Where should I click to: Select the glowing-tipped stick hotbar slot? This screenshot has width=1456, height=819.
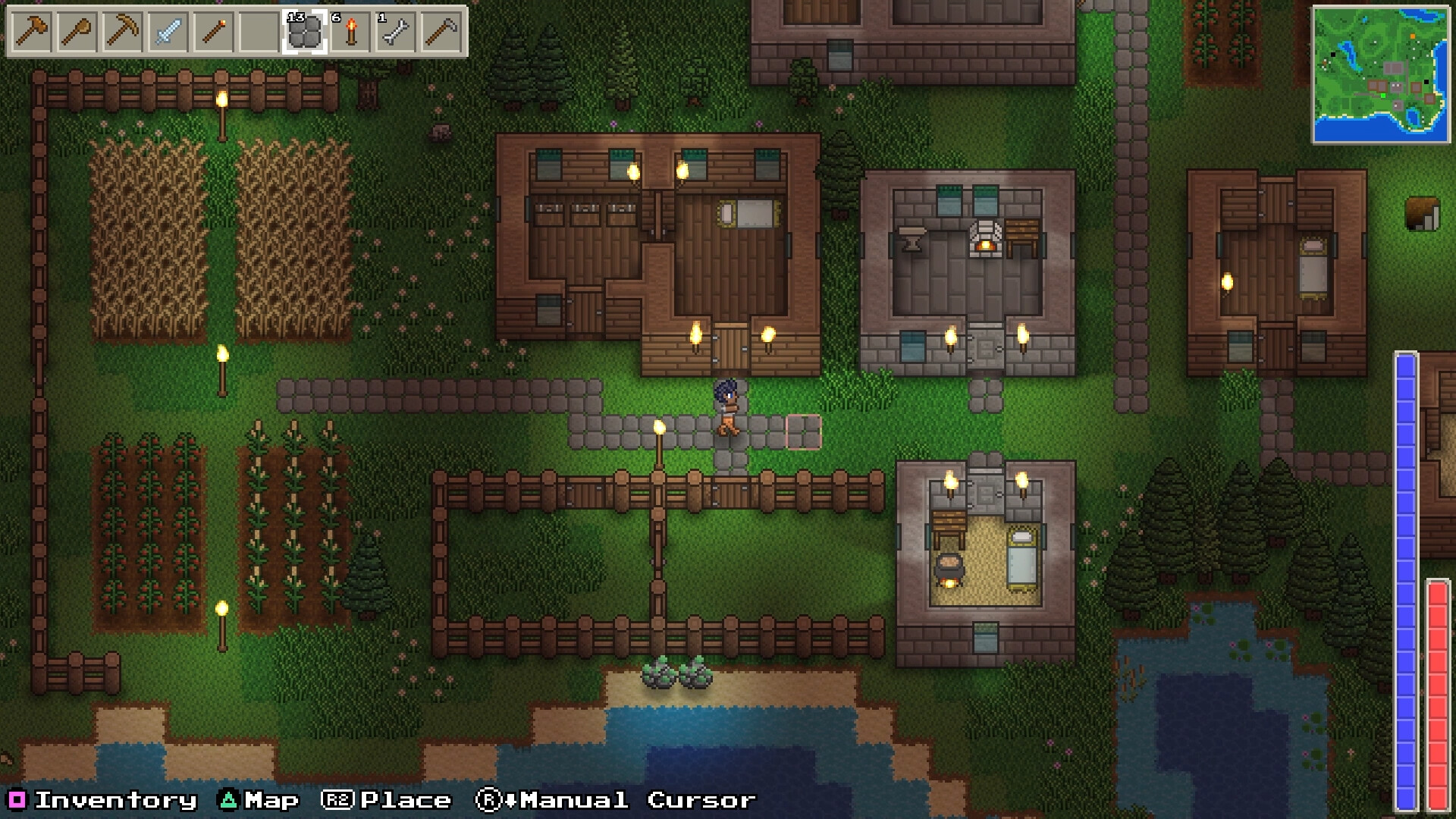pyautogui.click(x=213, y=32)
